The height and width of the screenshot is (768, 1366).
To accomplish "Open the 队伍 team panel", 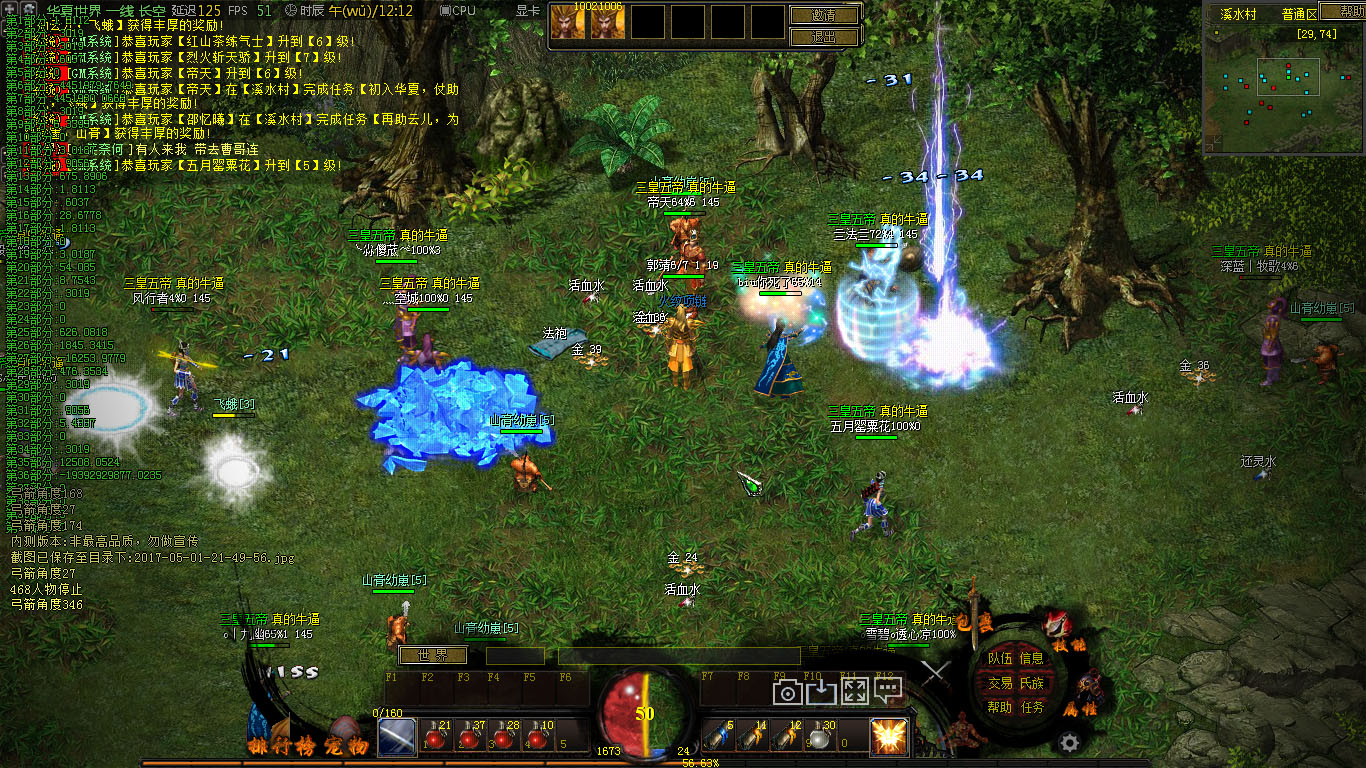I will tap(1000, 658).
